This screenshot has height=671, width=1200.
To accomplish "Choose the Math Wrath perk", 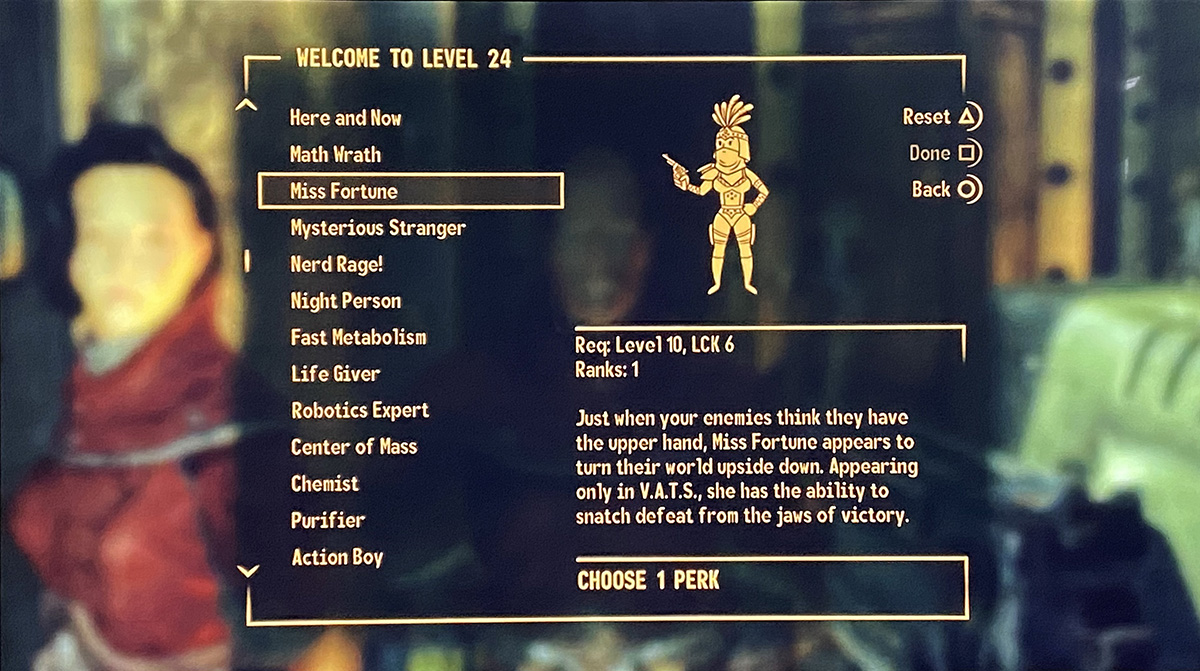I will coord(335,155).
